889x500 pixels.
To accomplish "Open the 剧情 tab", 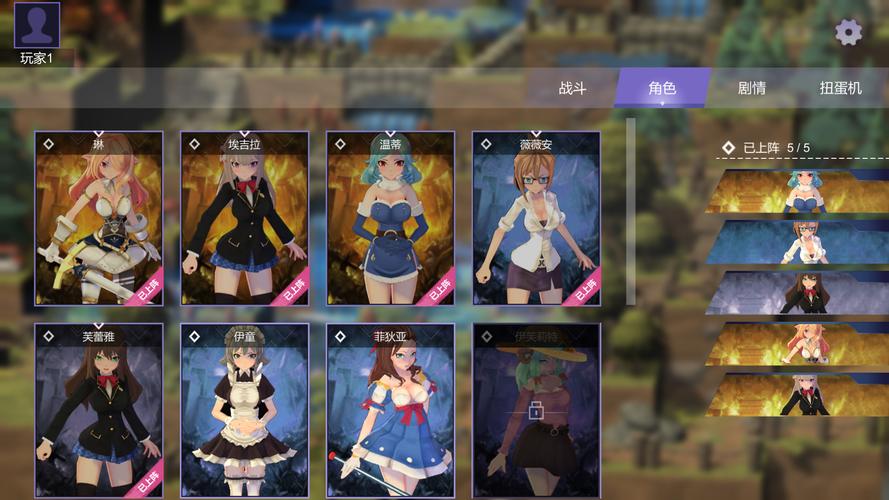I will 752,88.
